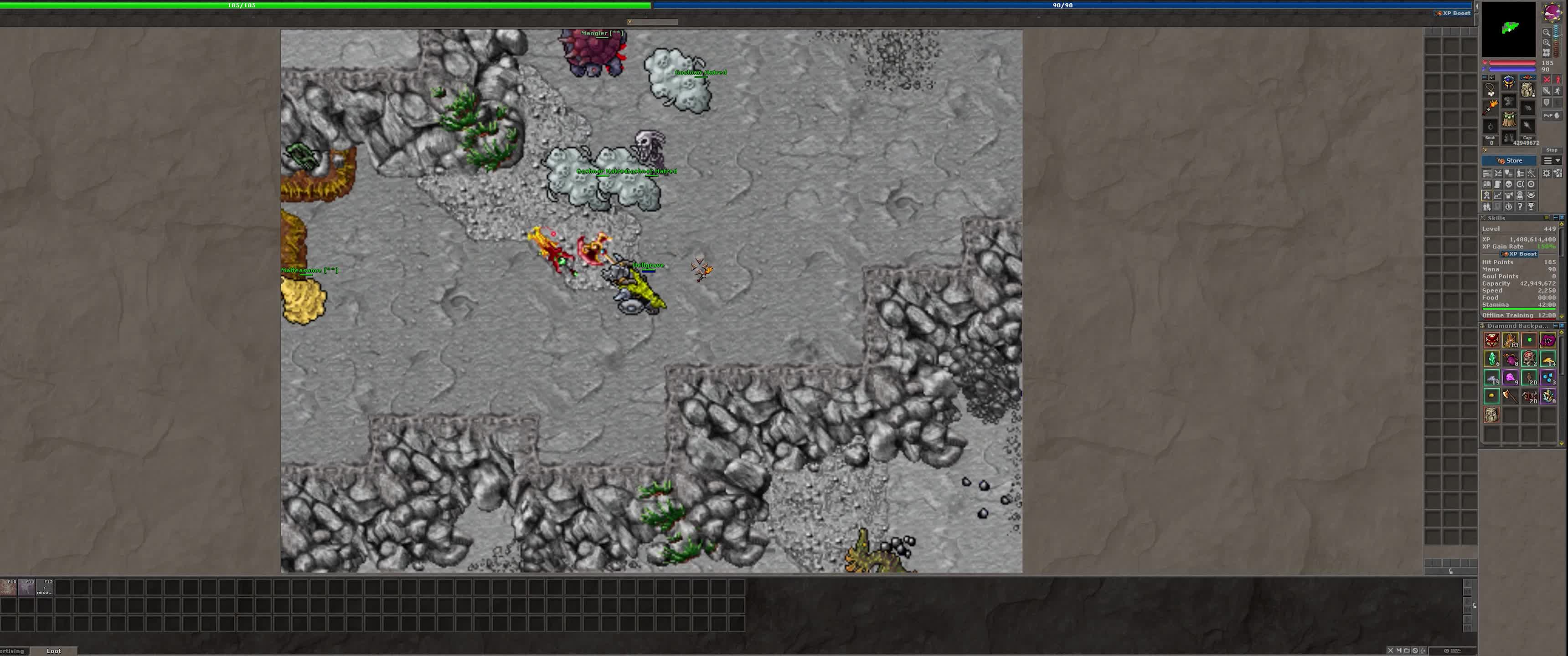Zoom out the minimap
Viewport: 1568px width, 656px height.
click(1546, 33)
